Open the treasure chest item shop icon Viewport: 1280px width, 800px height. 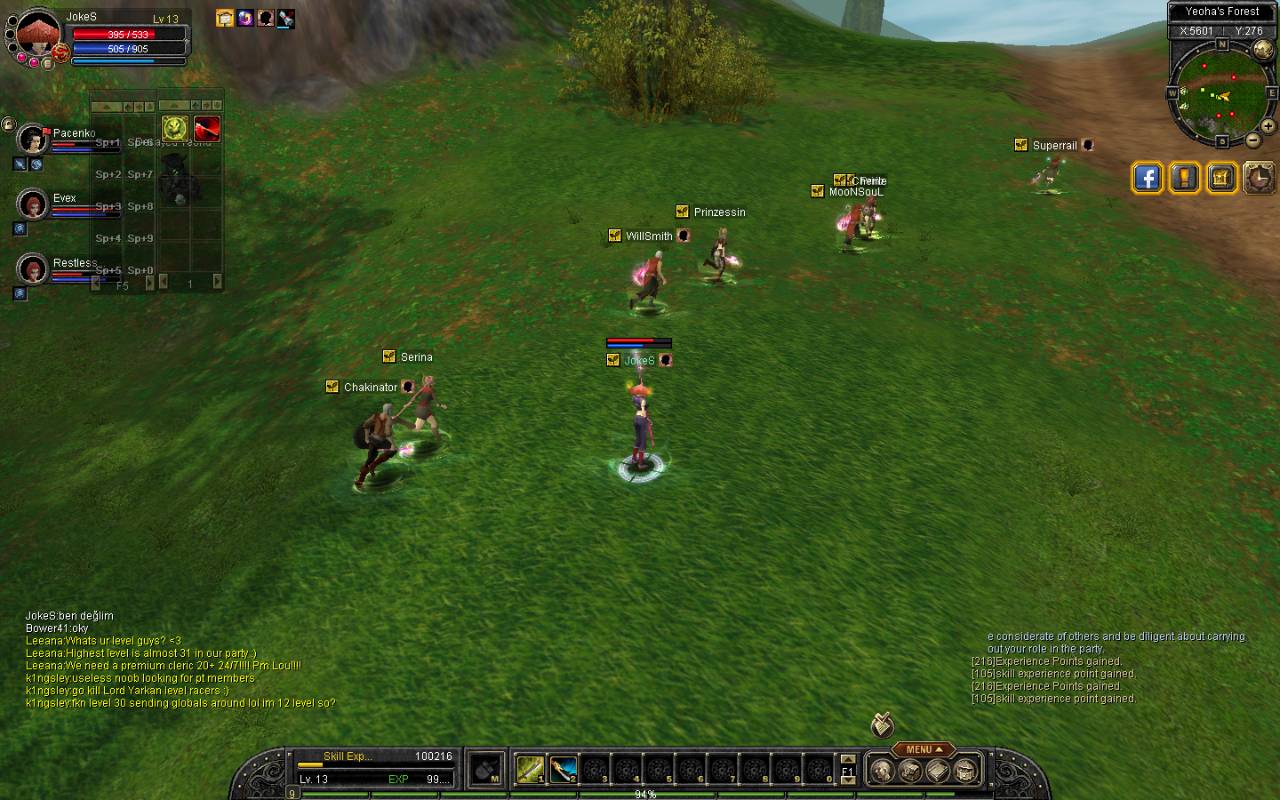pyautogui.click(x=1222, y=178)
